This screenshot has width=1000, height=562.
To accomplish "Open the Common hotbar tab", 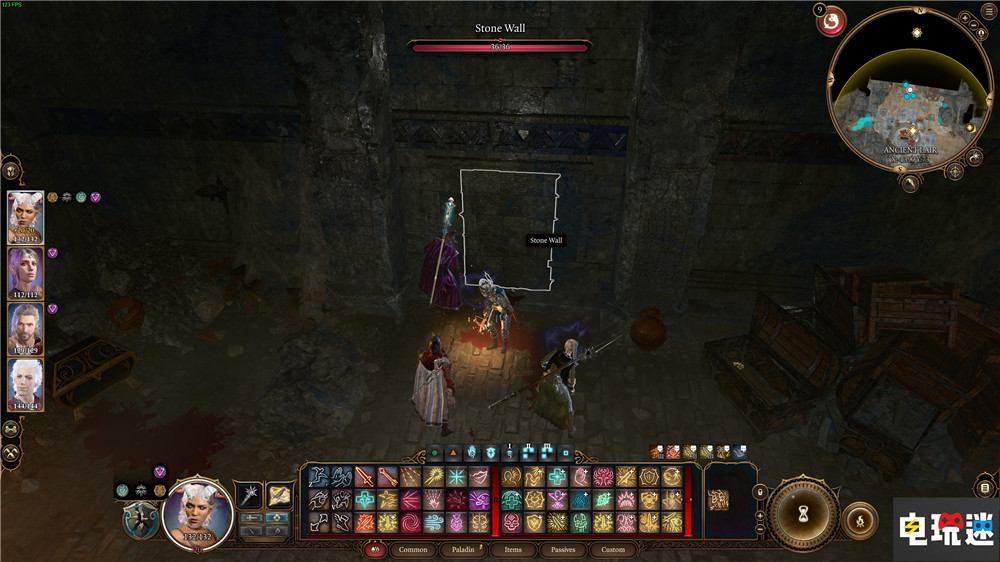I will point(413,549).
